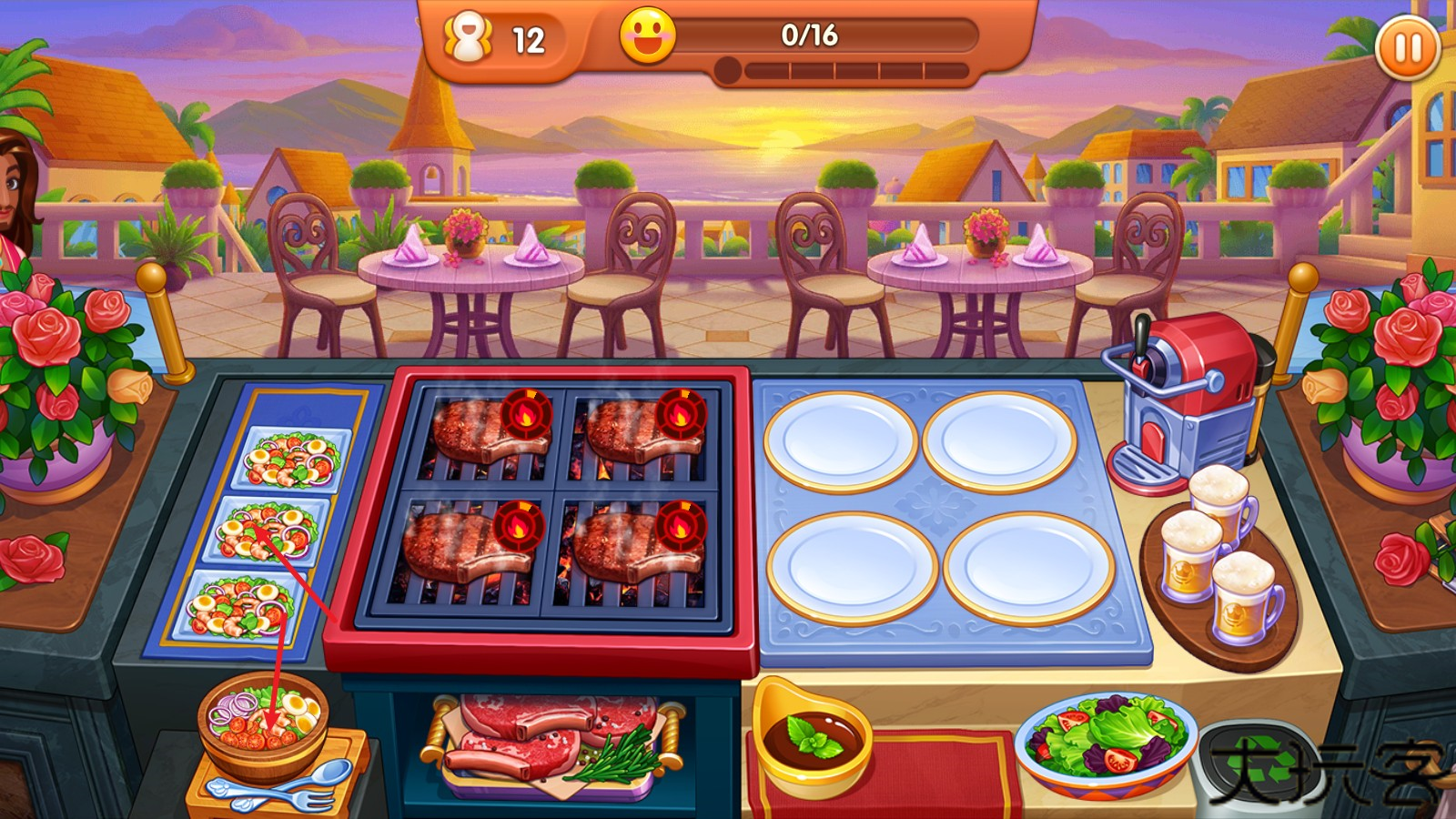Pause the game with the orange button

pos(1407,46)
